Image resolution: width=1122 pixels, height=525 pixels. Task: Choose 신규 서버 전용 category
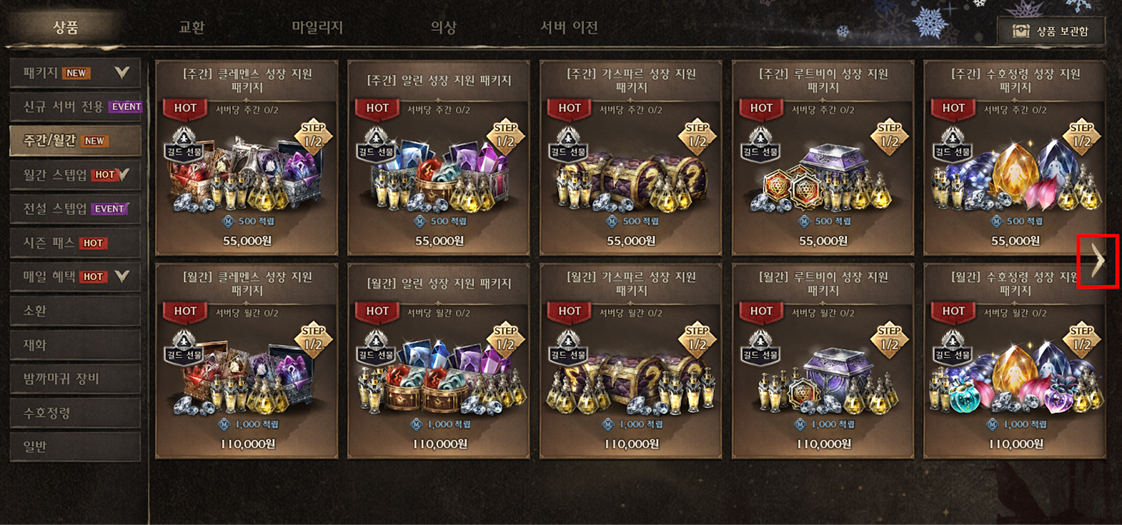[75, 107]
